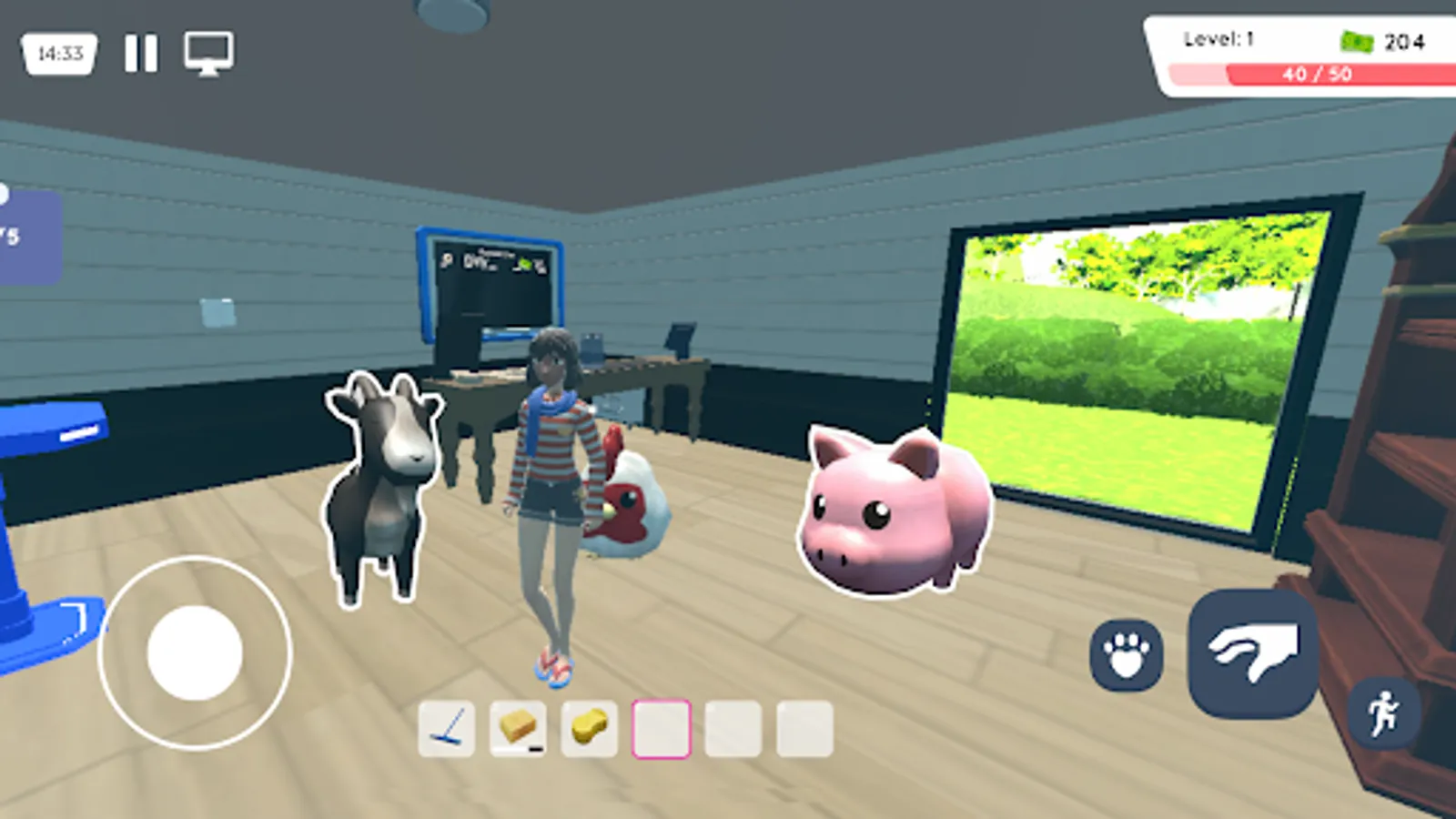Switch to the last empty inventory slot
This screenshot has height=819, width=1456.
click(804, 729)
